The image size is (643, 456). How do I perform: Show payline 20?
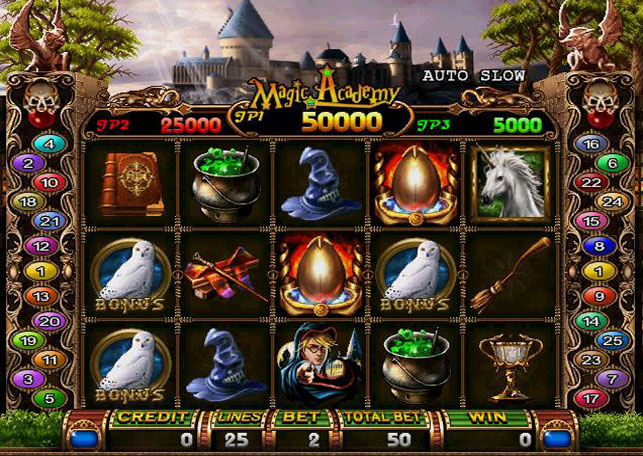click(50, 321)
